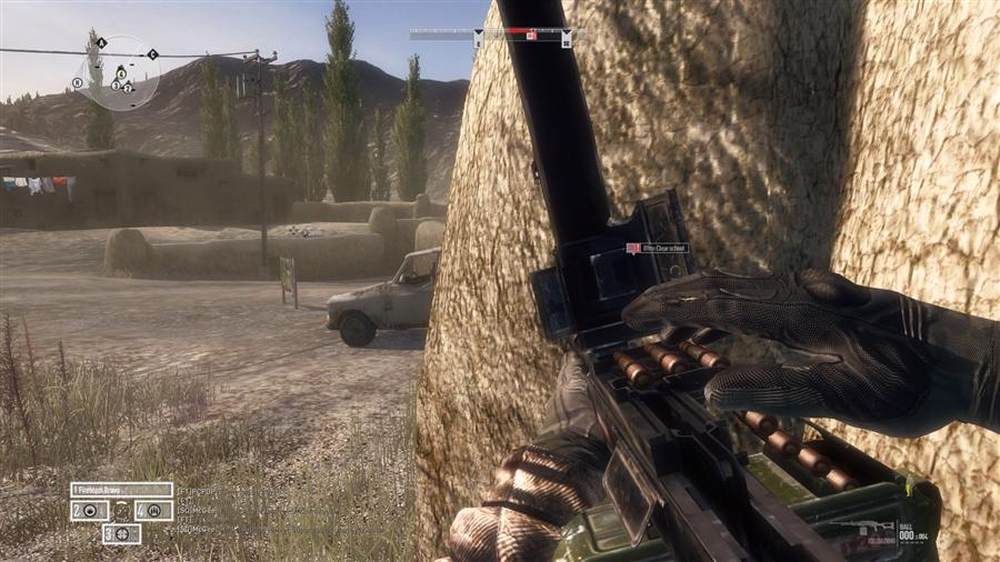Select squad member slot 2
This screenshot has height=562, width=1000.
(89, 510)
